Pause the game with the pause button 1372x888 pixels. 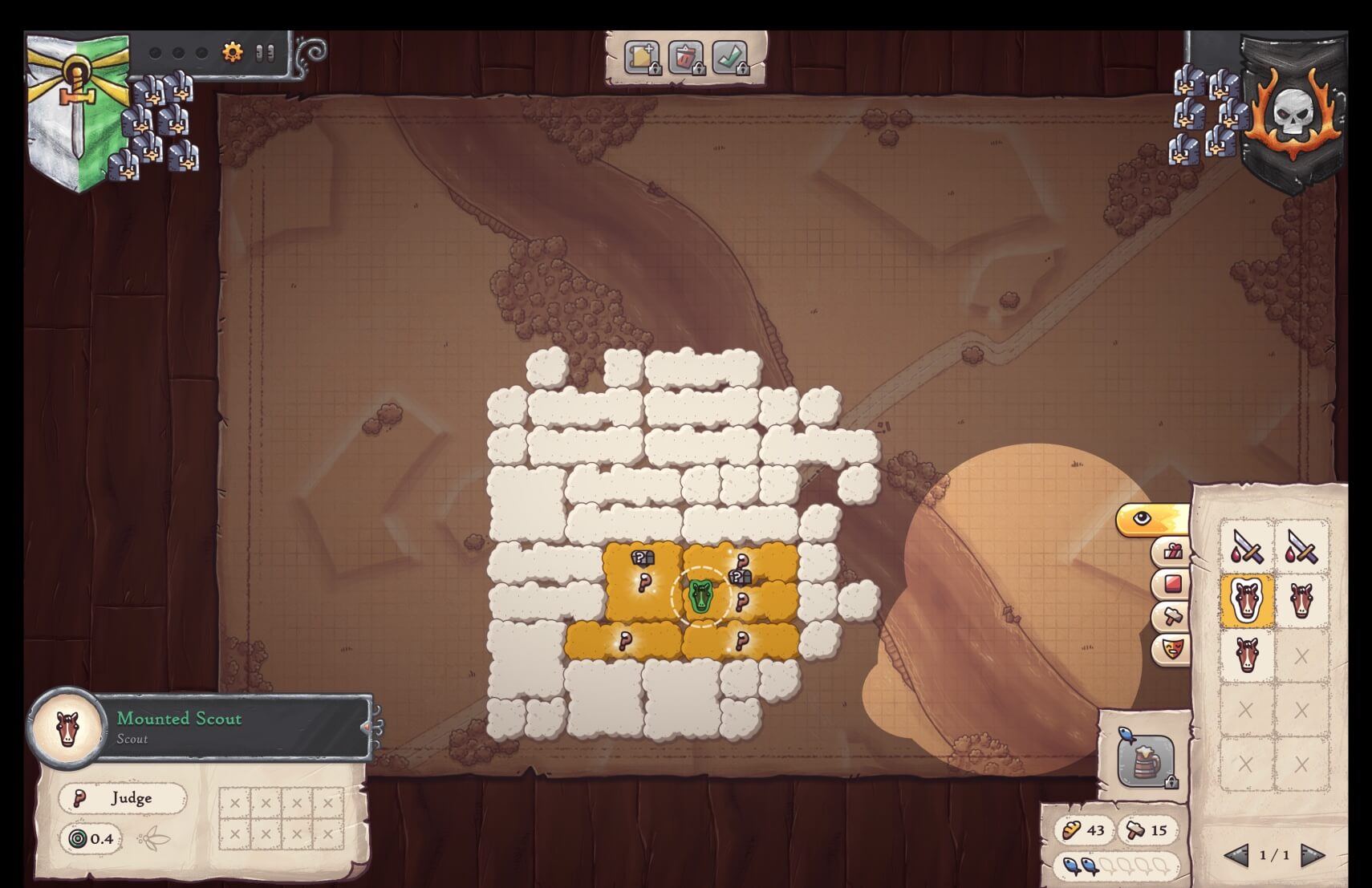(x=265, y=53)
